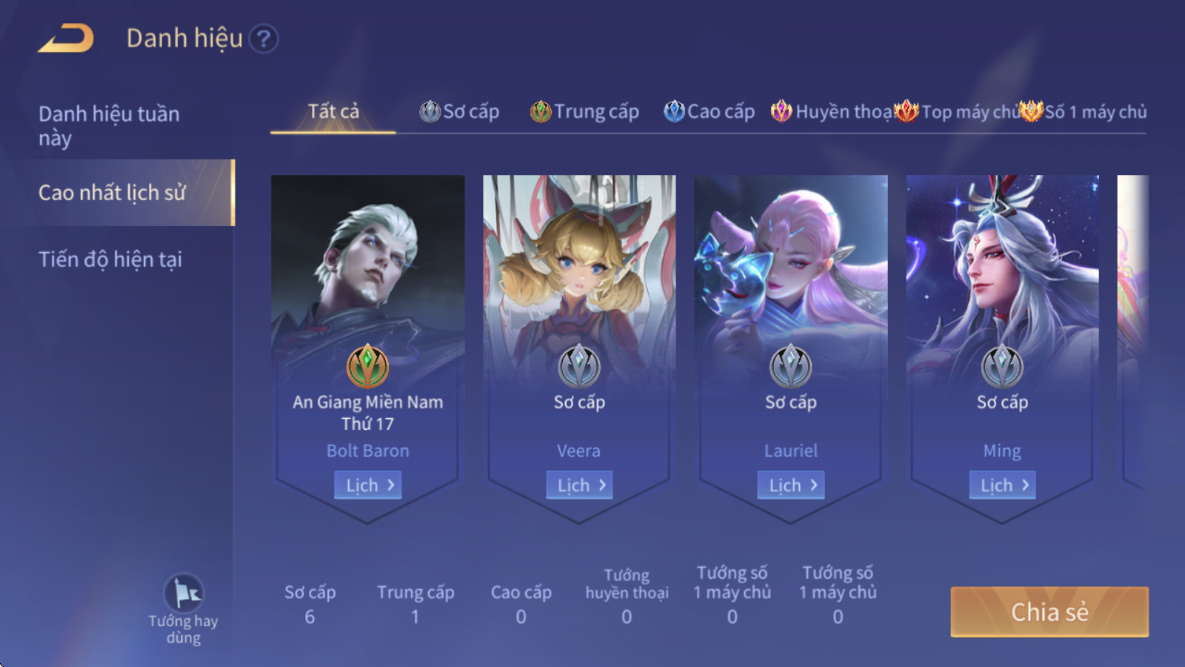The width and height of the screenshot is (1185, 667).
Task: Switch to the Trung cấp tab
Action: point(585,112)
